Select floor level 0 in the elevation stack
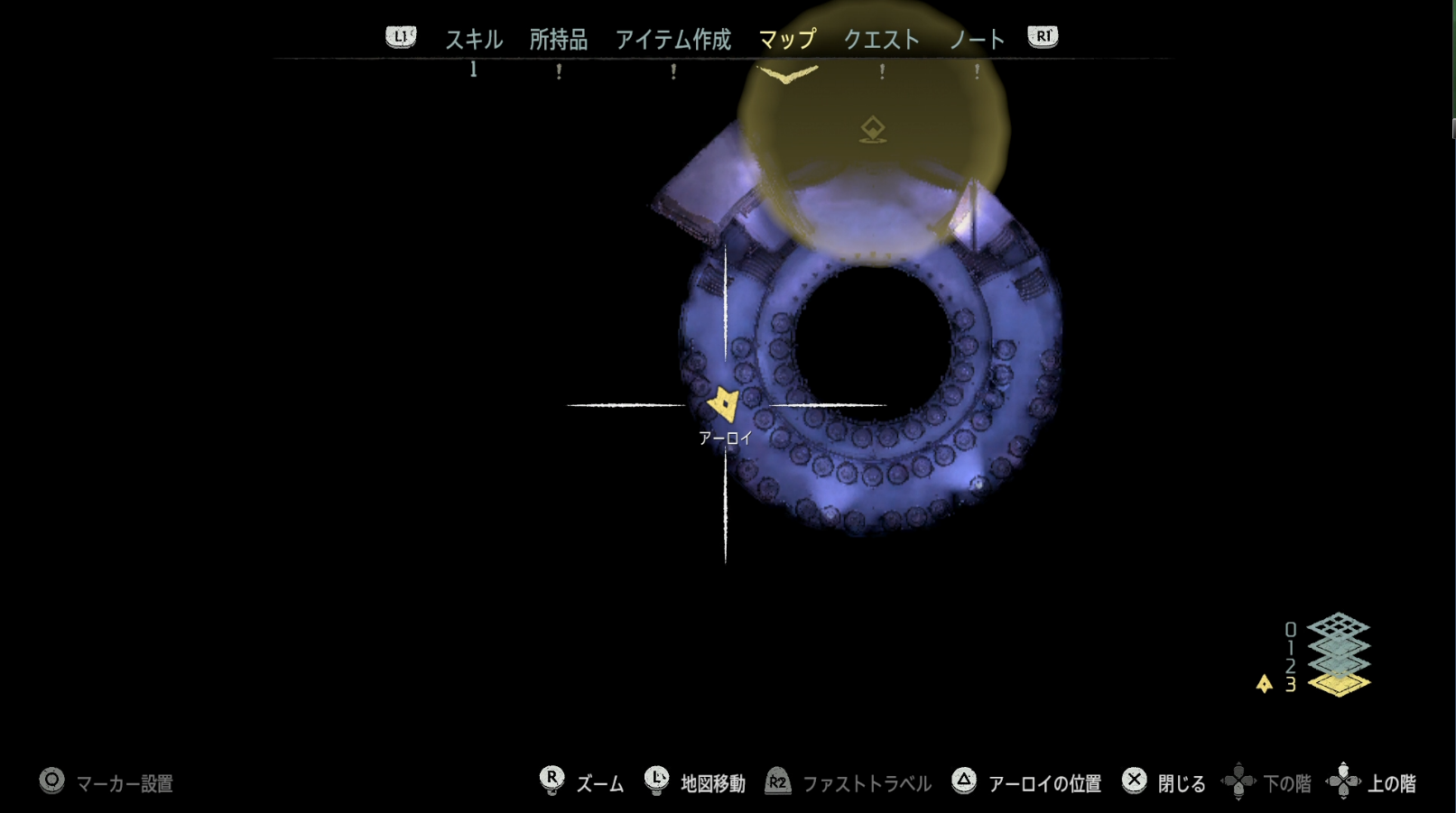1456x813 pixels. tap(1290, 629)
